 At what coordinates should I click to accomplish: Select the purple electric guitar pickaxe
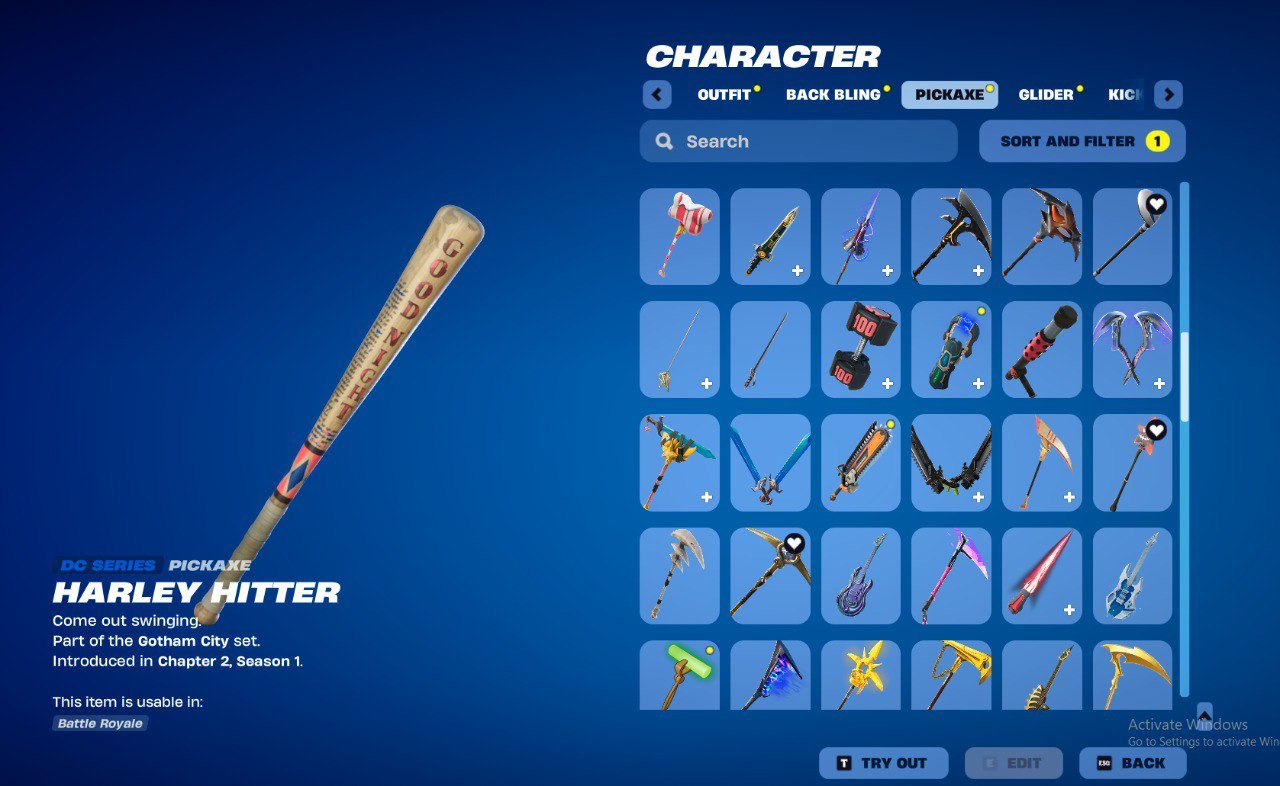coord(860,575)
